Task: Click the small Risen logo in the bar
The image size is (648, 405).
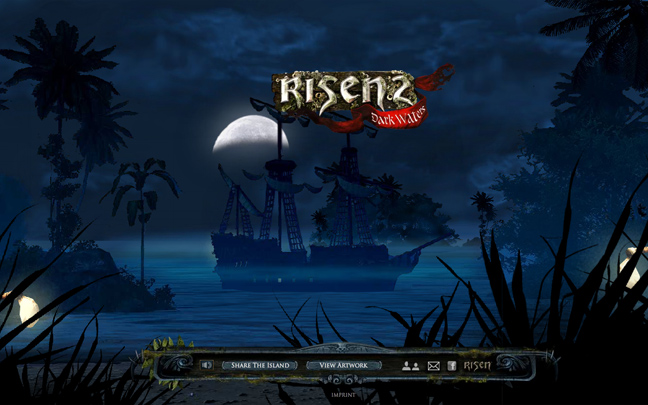Action: [476, 366]
